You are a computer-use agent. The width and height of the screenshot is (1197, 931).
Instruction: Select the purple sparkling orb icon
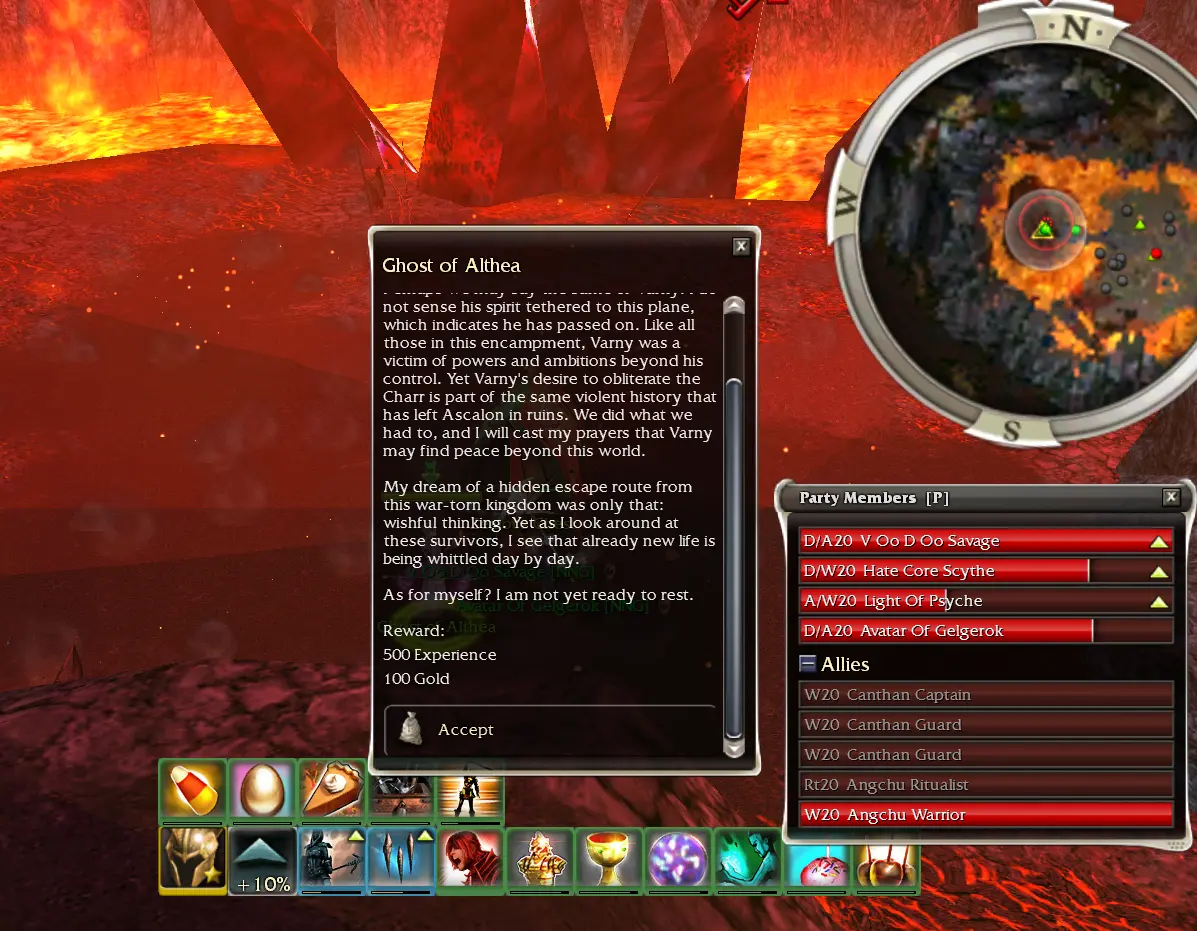[677, 860]
